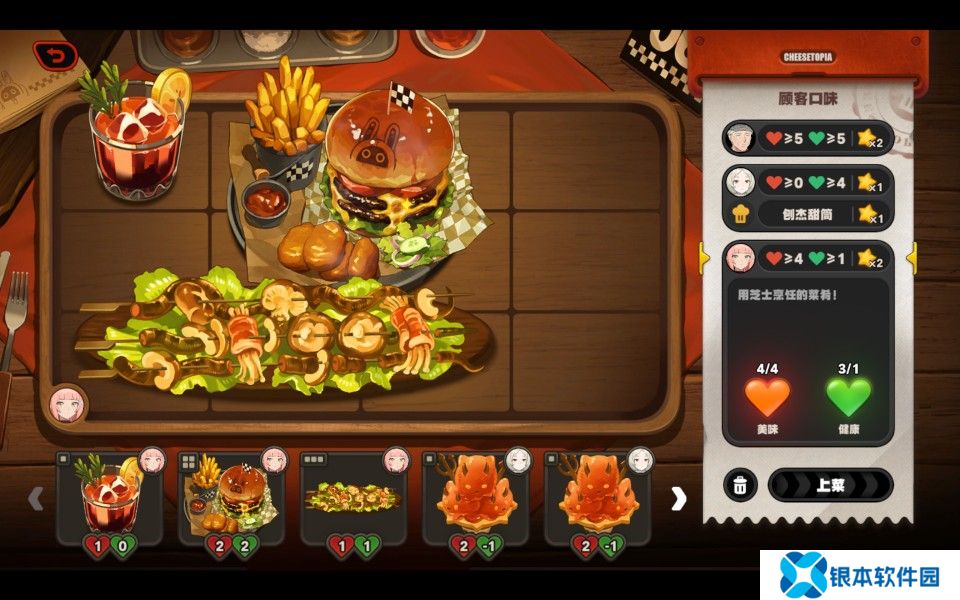
Task: Select the pink-haired customer row
Action: point(806,258)
